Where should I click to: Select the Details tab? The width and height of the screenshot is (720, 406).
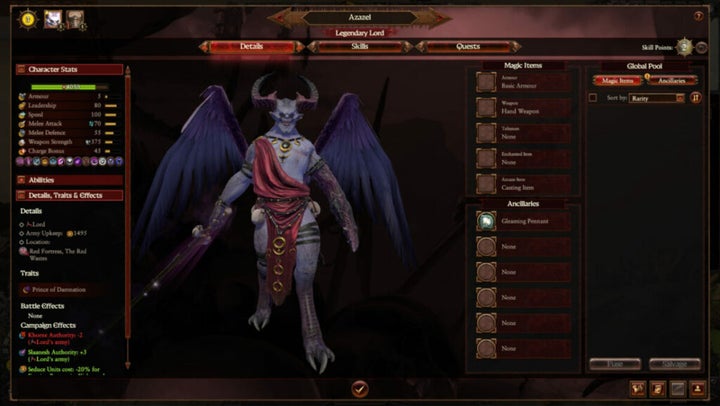(251, 46)
